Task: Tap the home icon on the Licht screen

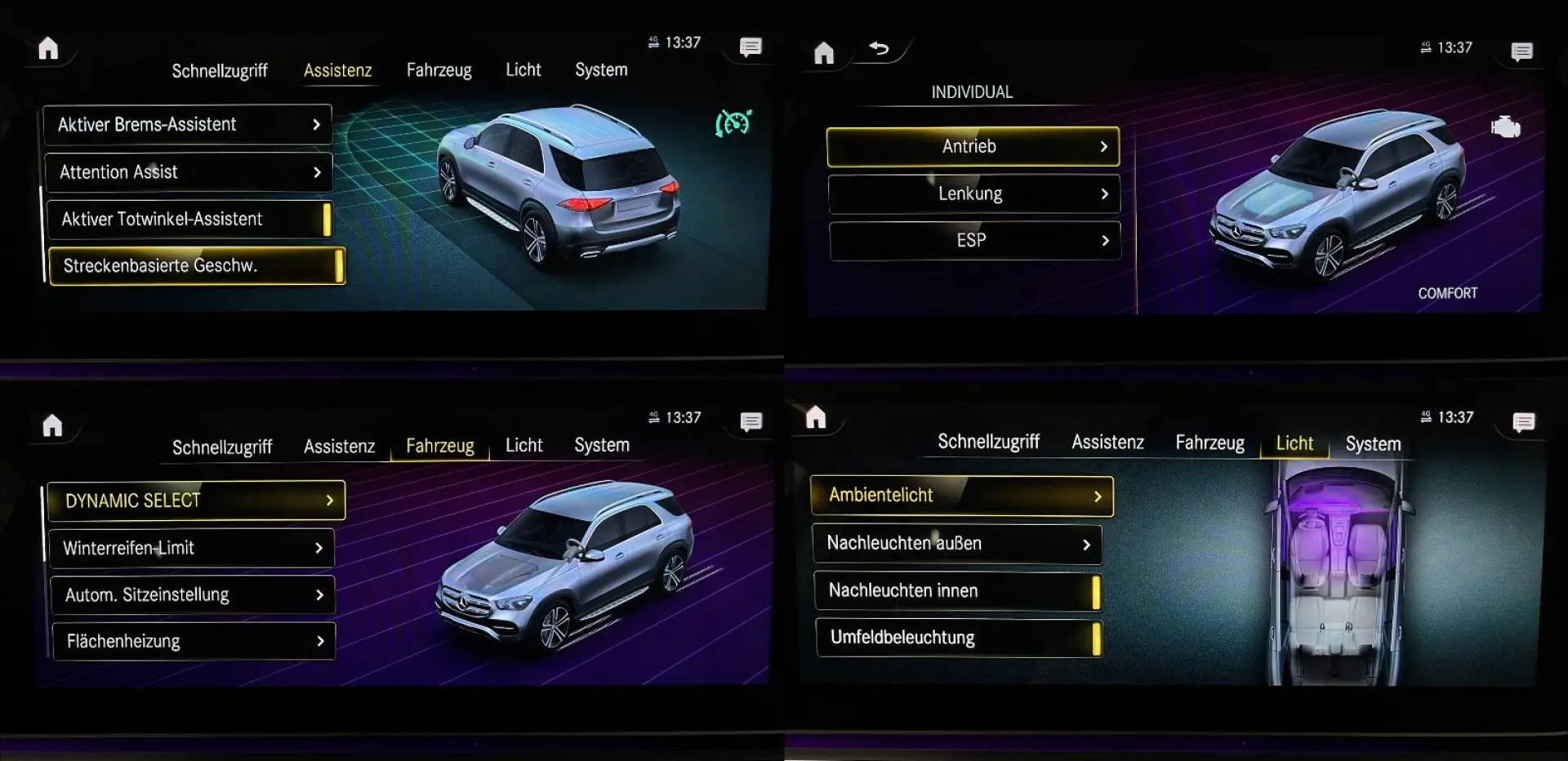Action: tap(817, 418)
